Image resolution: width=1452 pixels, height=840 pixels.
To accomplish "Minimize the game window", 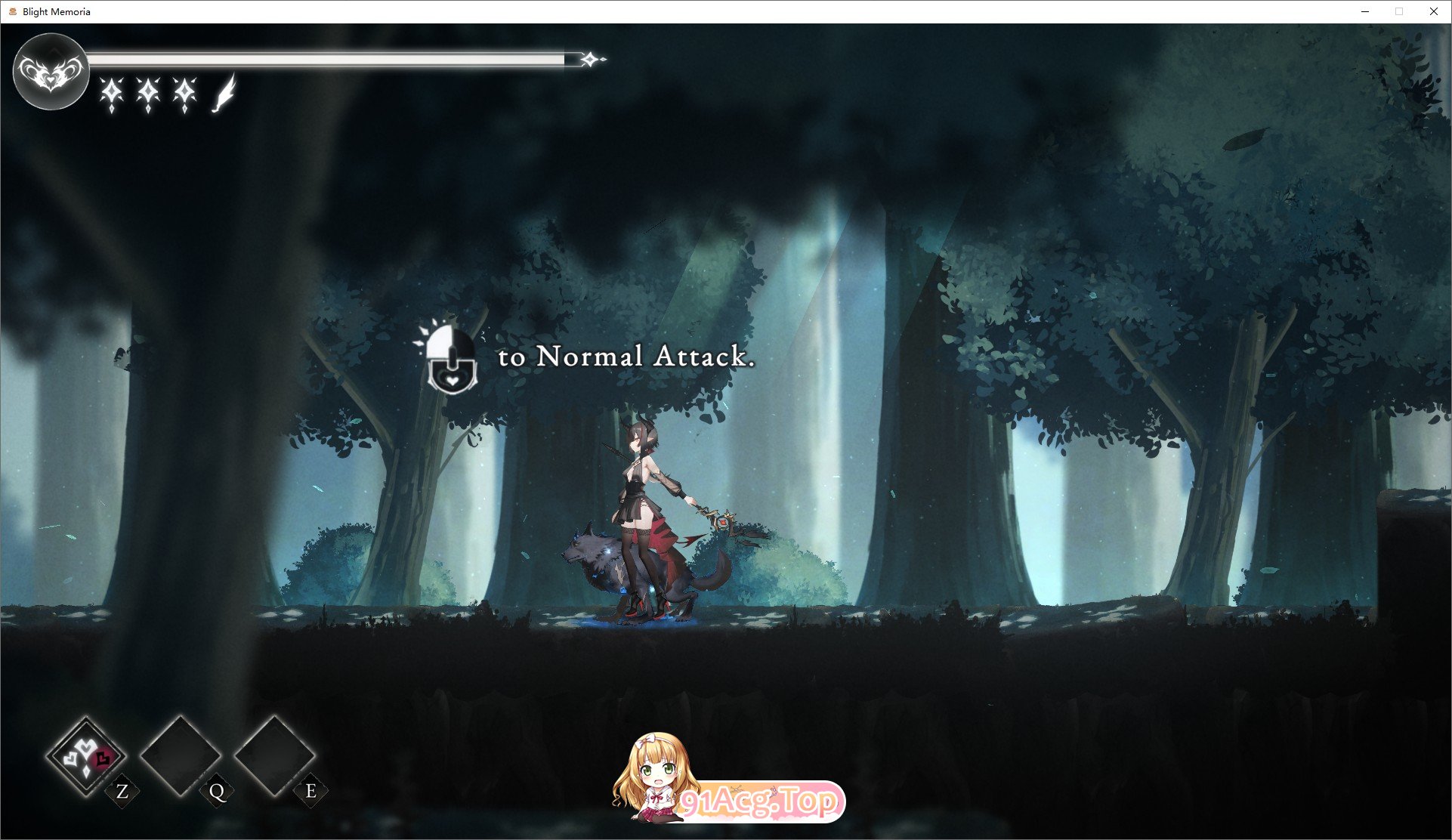I will tap(1365, 11).
